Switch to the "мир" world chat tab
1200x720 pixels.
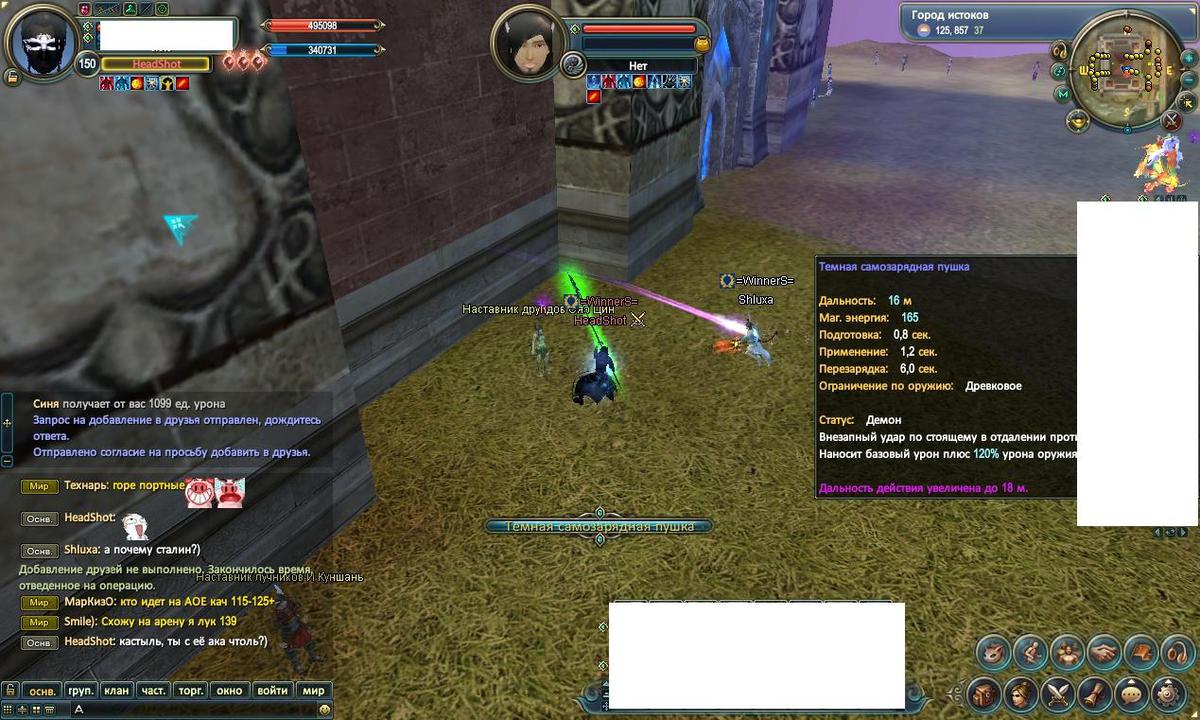313,690
